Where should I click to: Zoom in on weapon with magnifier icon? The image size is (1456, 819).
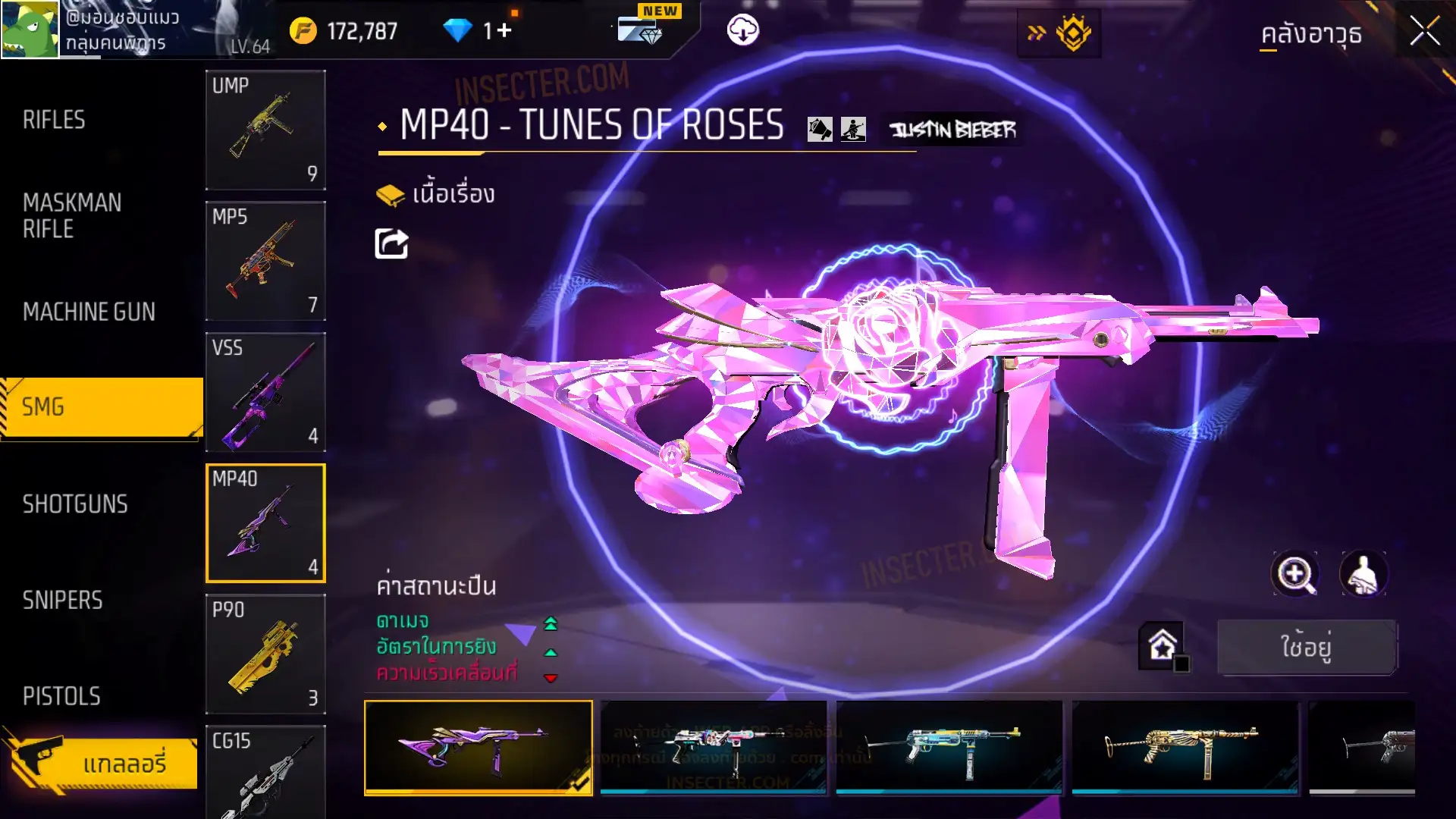[x=1294, y=574]
